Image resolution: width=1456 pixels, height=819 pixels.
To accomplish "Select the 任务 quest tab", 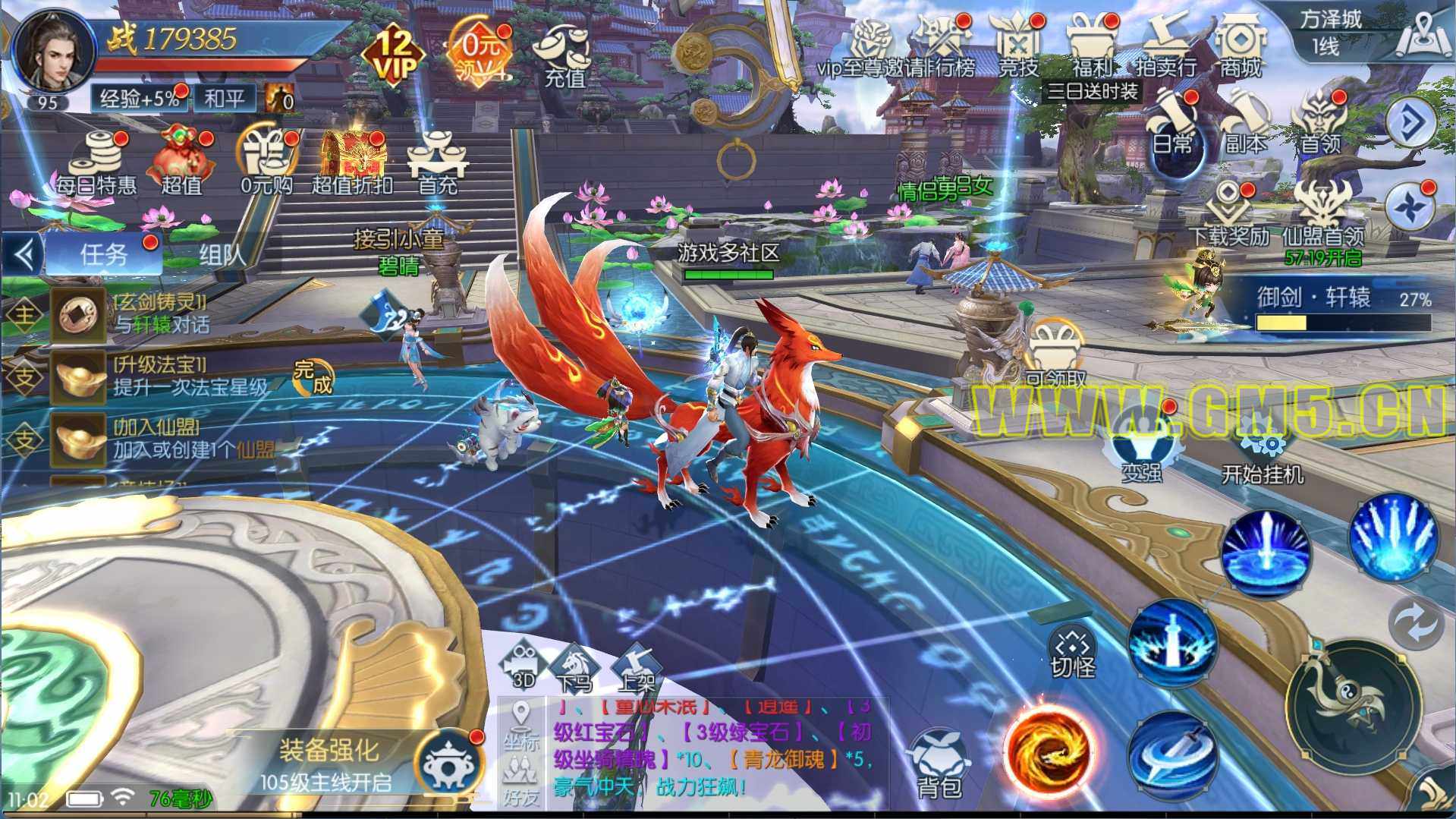I will [x=104, y=255].
